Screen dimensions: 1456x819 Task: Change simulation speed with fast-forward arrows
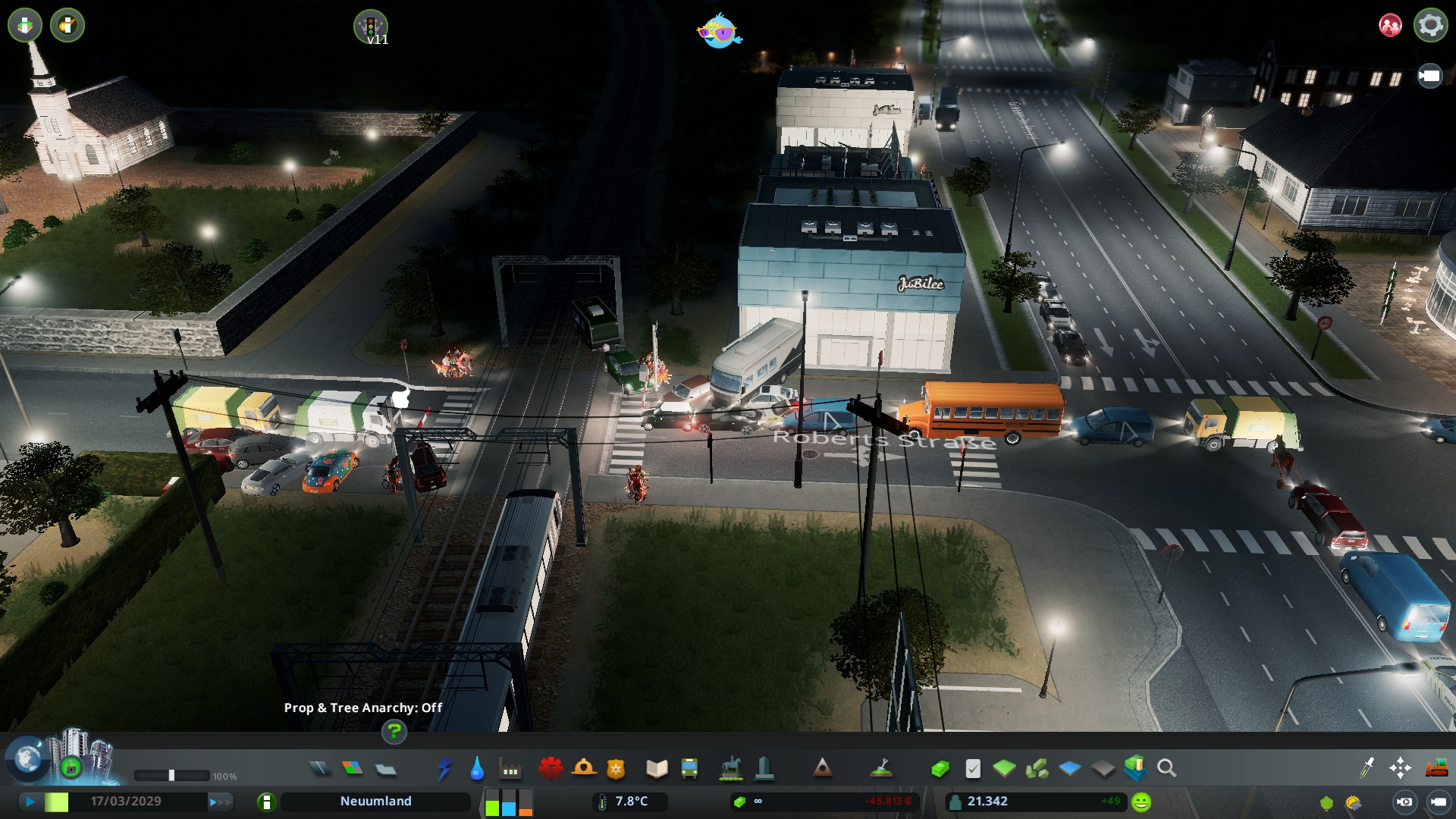pyautogui.click(x=220, y=802)
